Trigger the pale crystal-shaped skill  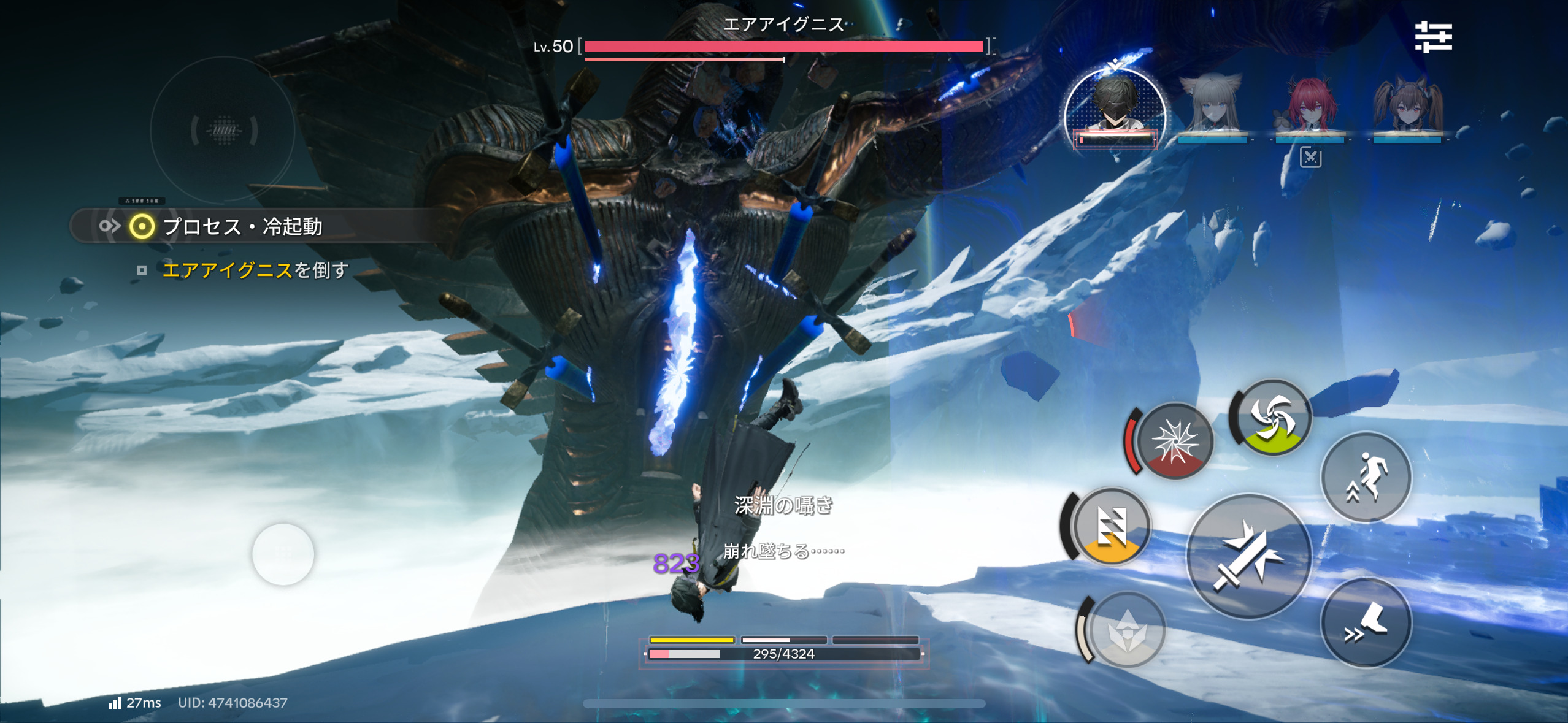pyautogui.click(x=1126, y=630)
